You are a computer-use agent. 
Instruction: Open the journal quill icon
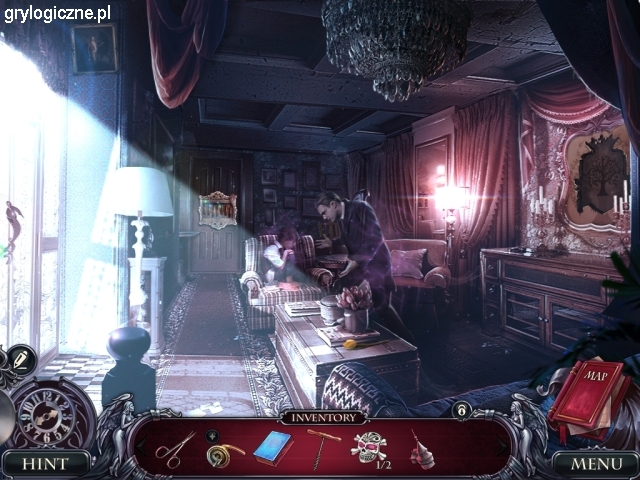click(20, 359)
